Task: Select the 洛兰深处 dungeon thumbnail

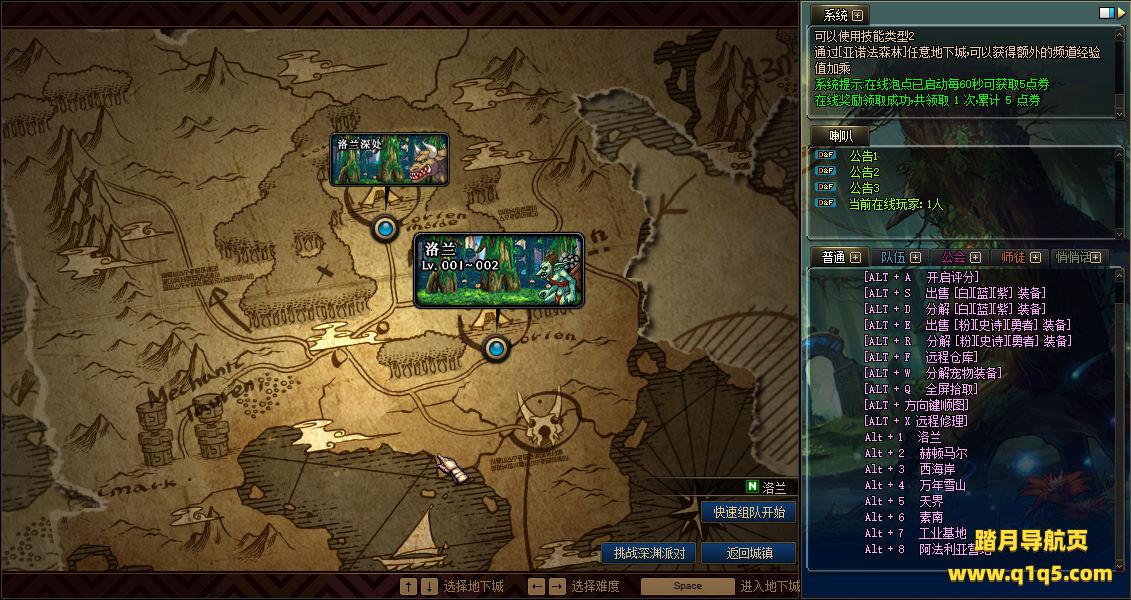Action: [x=389, y=159]
